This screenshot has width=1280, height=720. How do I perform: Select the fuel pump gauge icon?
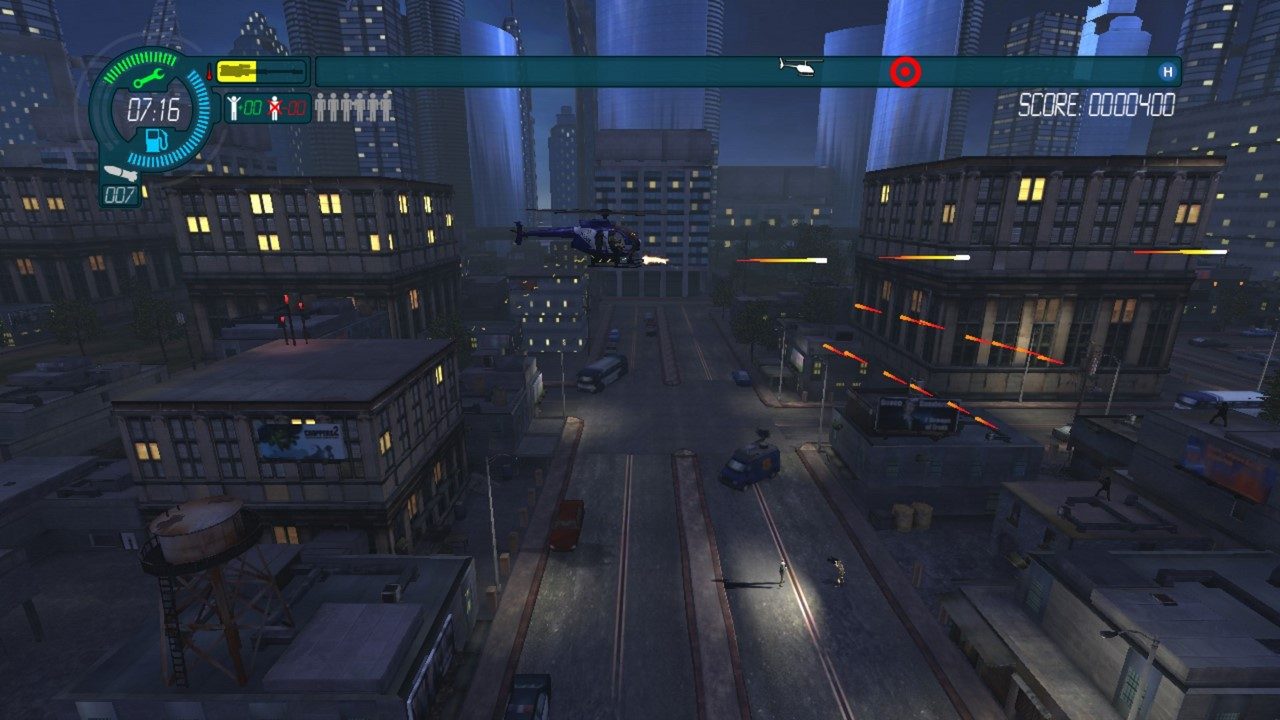click(156, 140)
